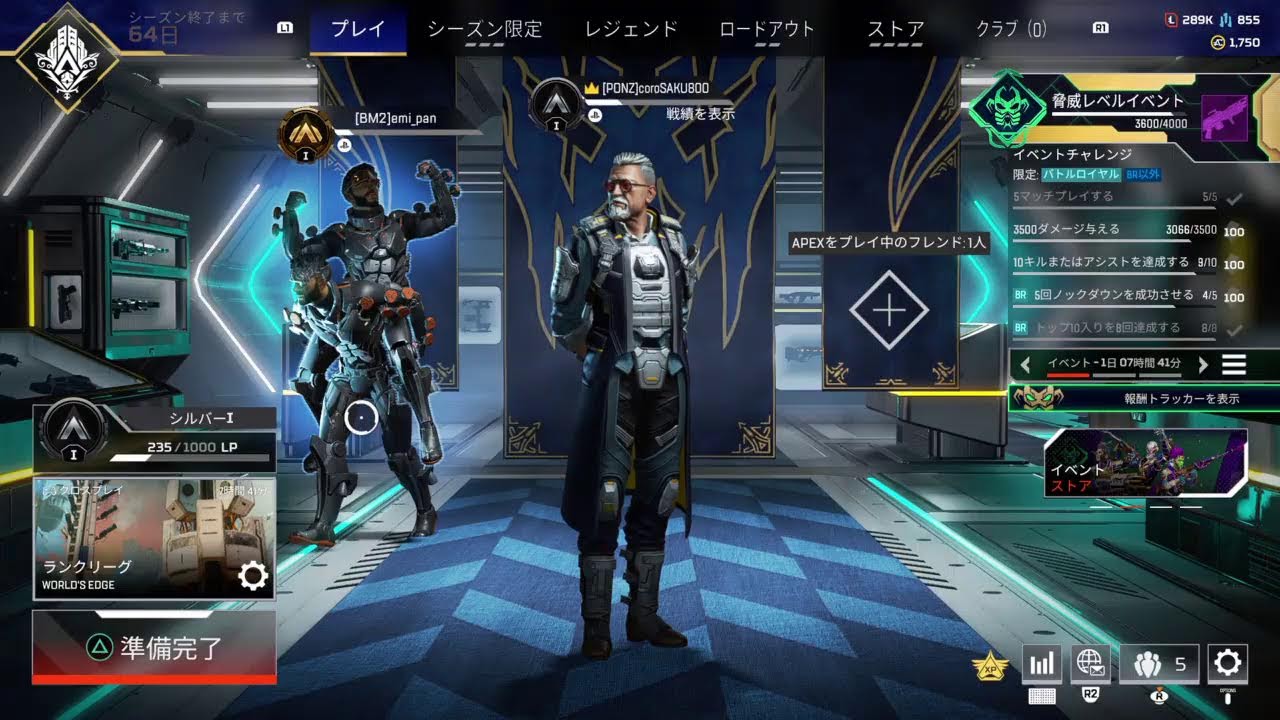Select the ロードアウト tab
The width and height of the screenshot is (1280, 720).
coord(767,29)
